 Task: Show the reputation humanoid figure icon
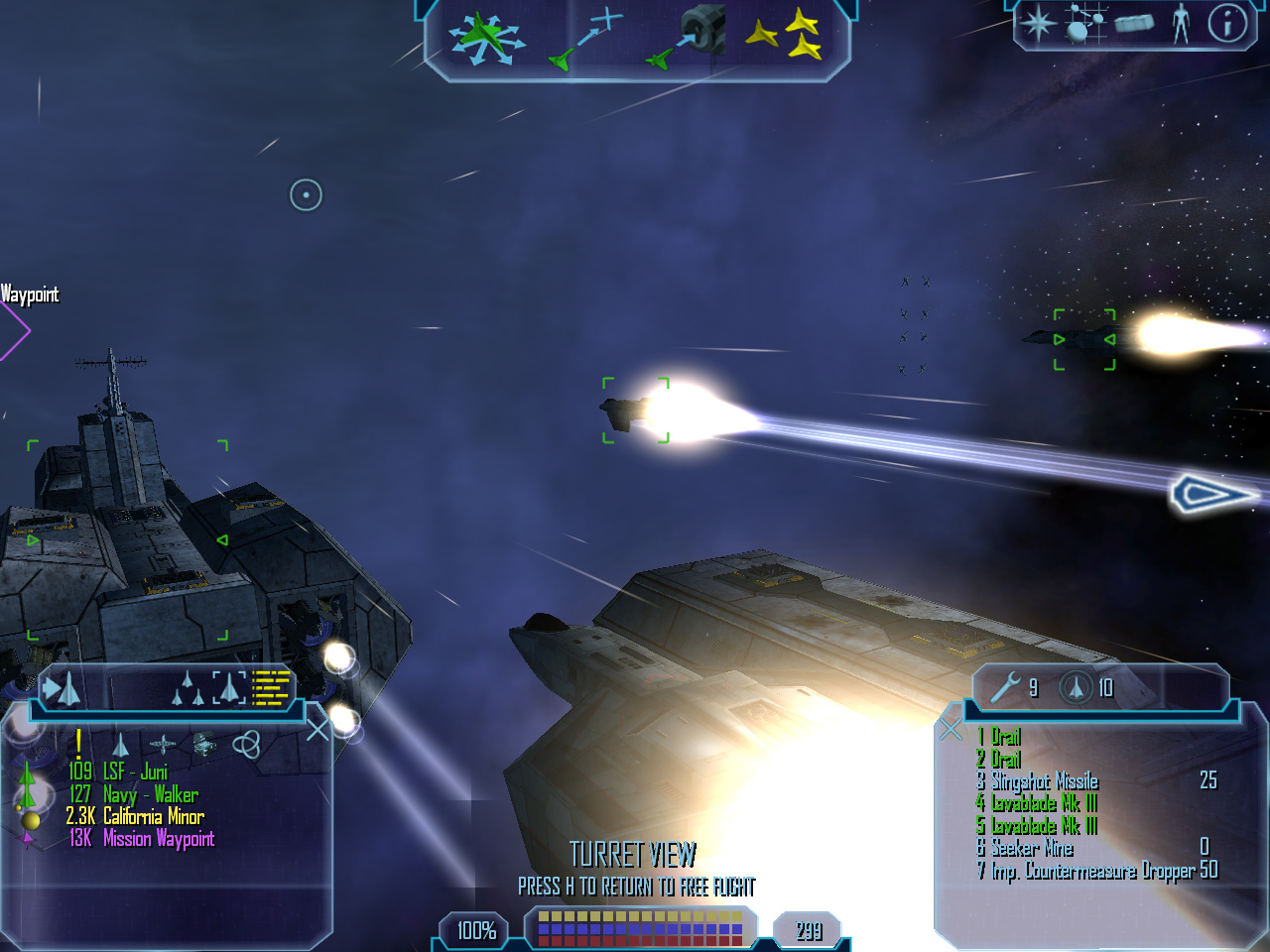point(1181,23)
